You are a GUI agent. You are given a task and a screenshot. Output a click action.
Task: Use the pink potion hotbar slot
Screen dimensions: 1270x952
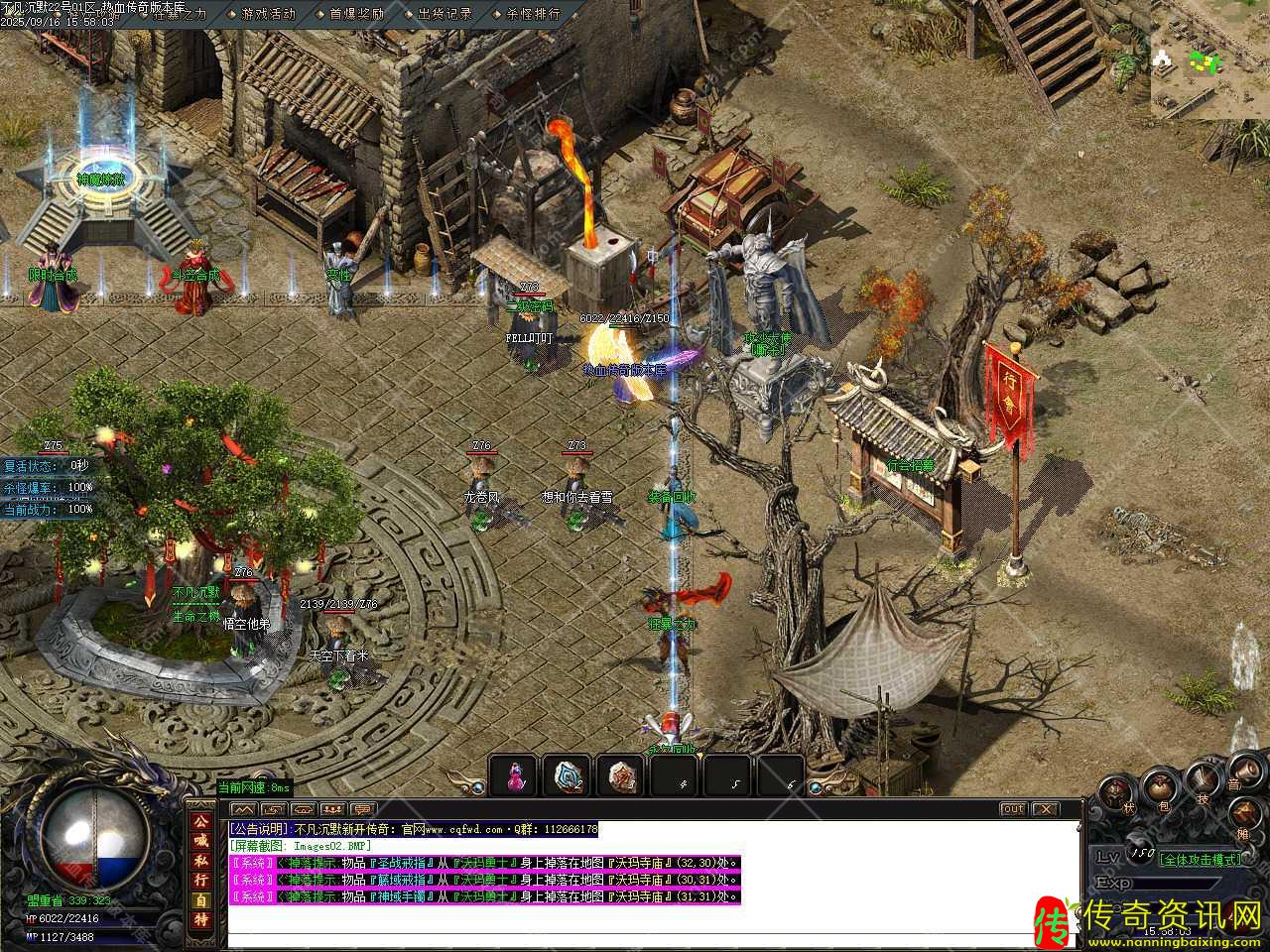point(514,776)
